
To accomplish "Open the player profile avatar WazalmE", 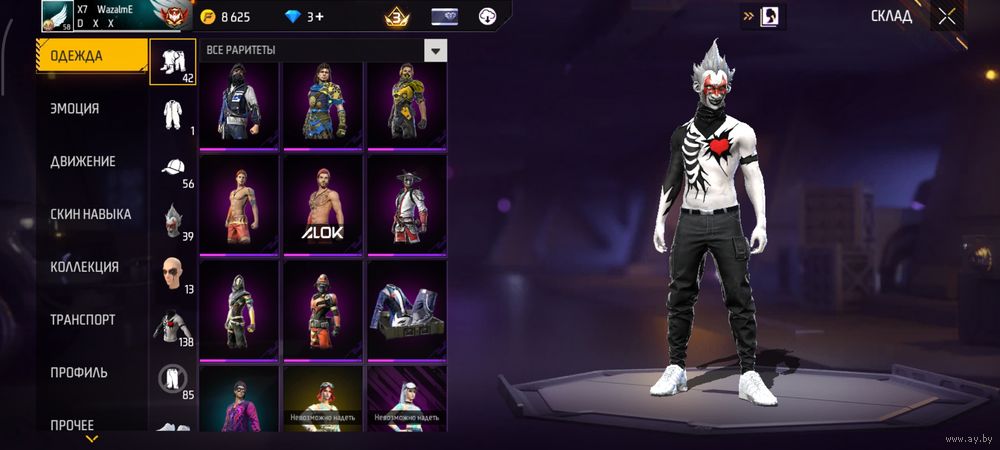I will [57, 15].
